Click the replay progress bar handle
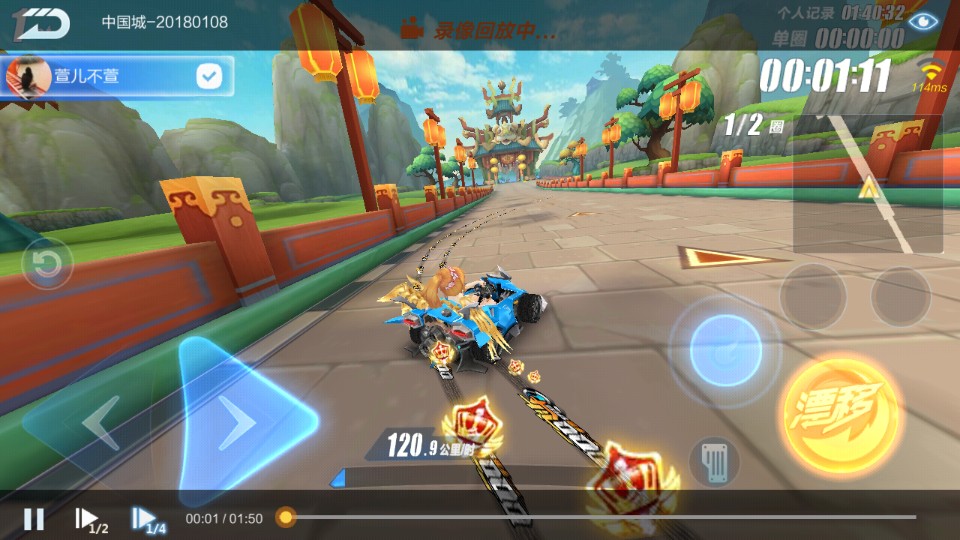 [286, 517]
